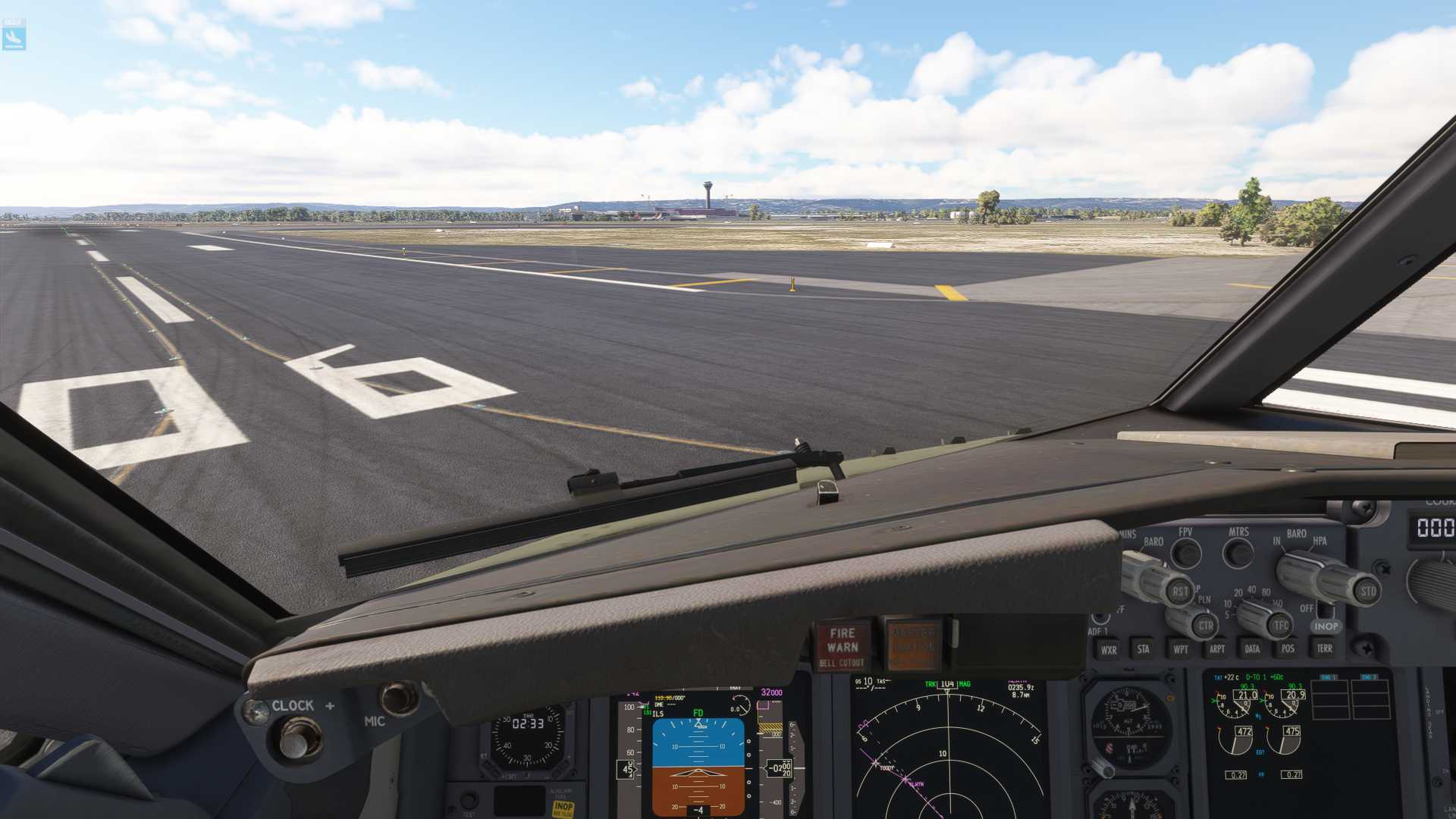Viewport: 1456px width, 819px height.
Task: Push the STD barometer standard knob
Action: click(x=1367, y=591)
